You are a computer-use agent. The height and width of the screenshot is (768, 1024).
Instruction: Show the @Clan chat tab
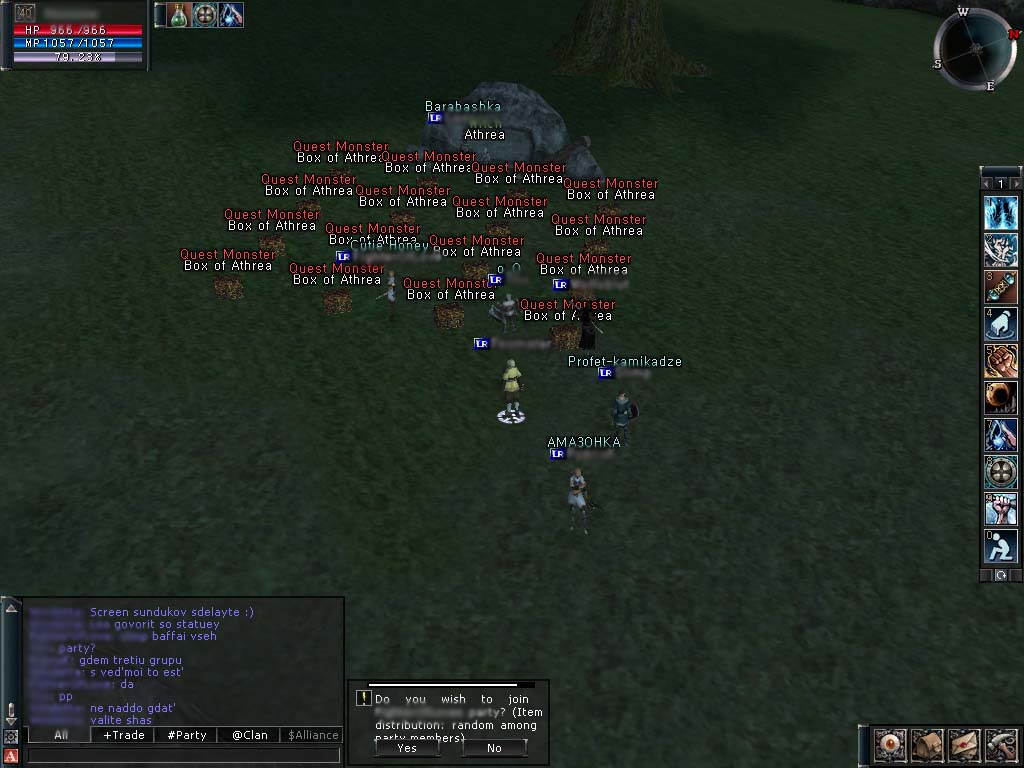tap(250, 735)
